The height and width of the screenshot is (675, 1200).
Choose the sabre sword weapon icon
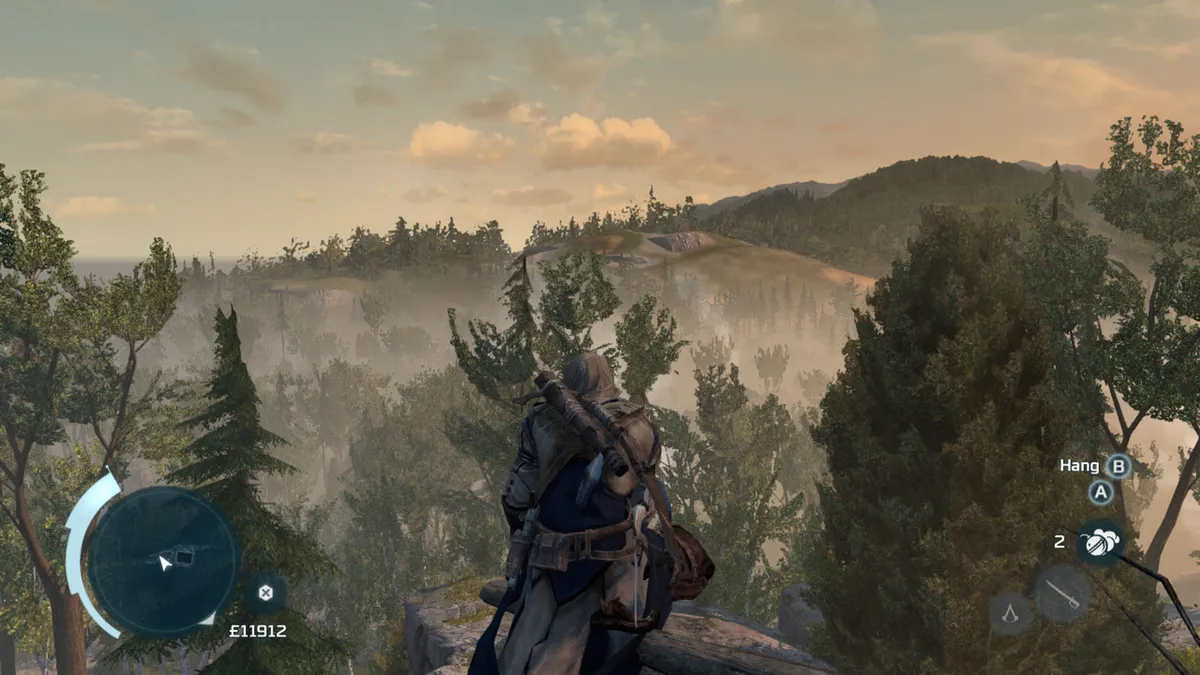1062,593
